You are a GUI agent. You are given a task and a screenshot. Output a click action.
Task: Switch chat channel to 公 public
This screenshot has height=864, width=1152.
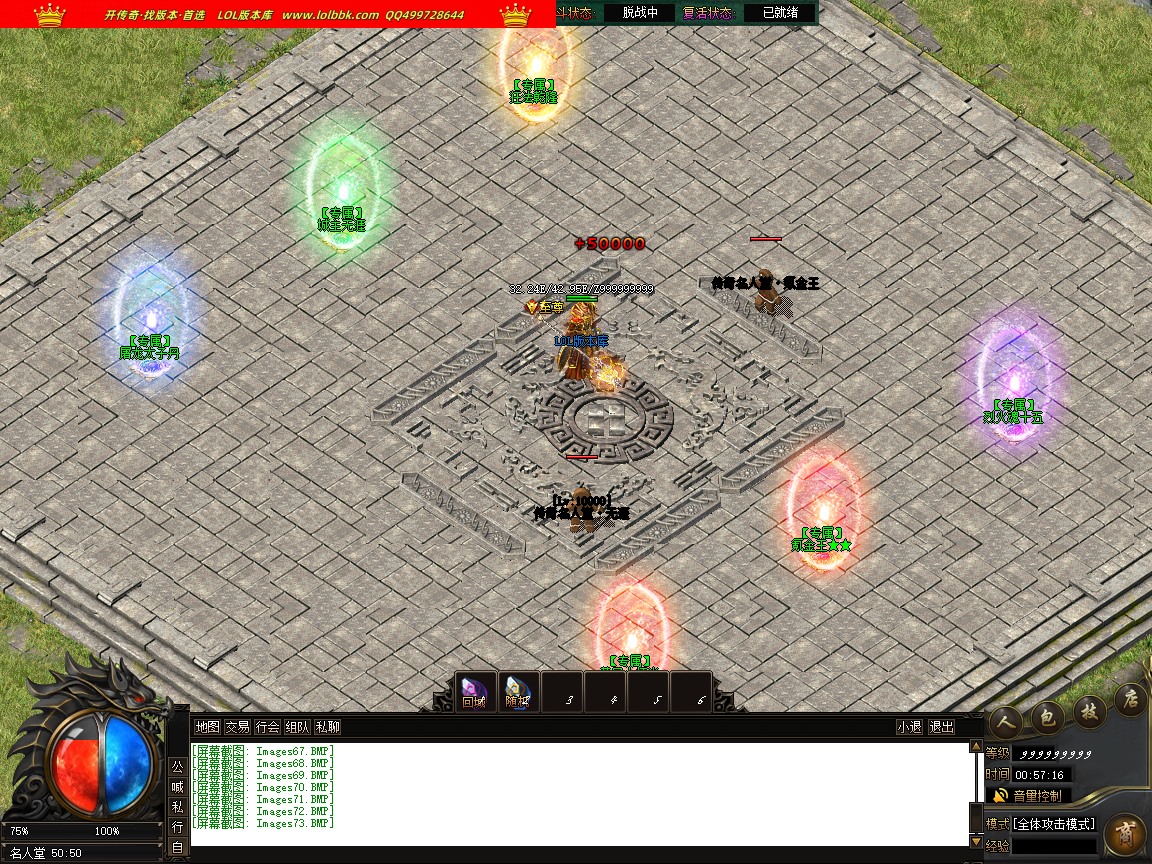click(177, 767)
